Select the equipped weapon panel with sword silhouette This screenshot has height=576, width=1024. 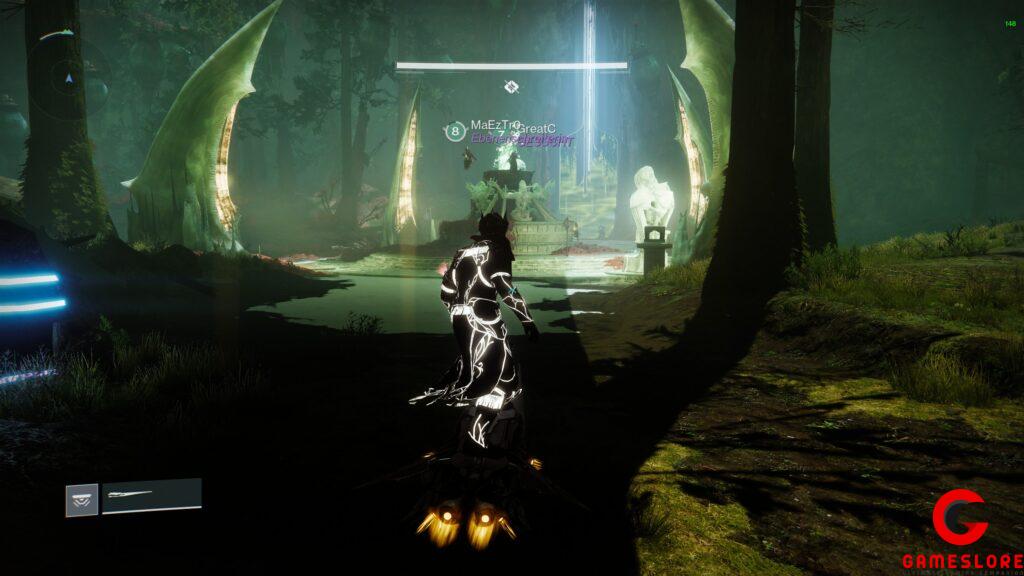pyautogui.click(x=152, y=496)
